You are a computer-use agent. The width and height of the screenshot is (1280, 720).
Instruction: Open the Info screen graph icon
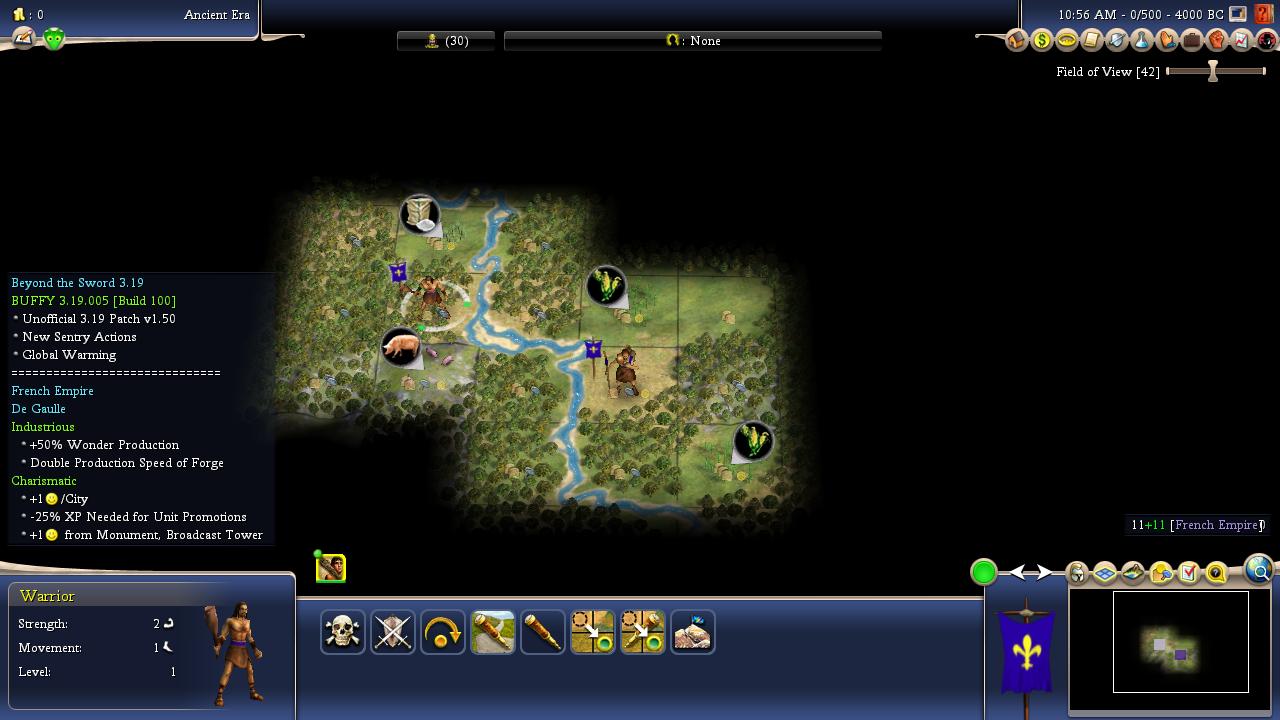pyautogui.click(x=1242, y=41)
